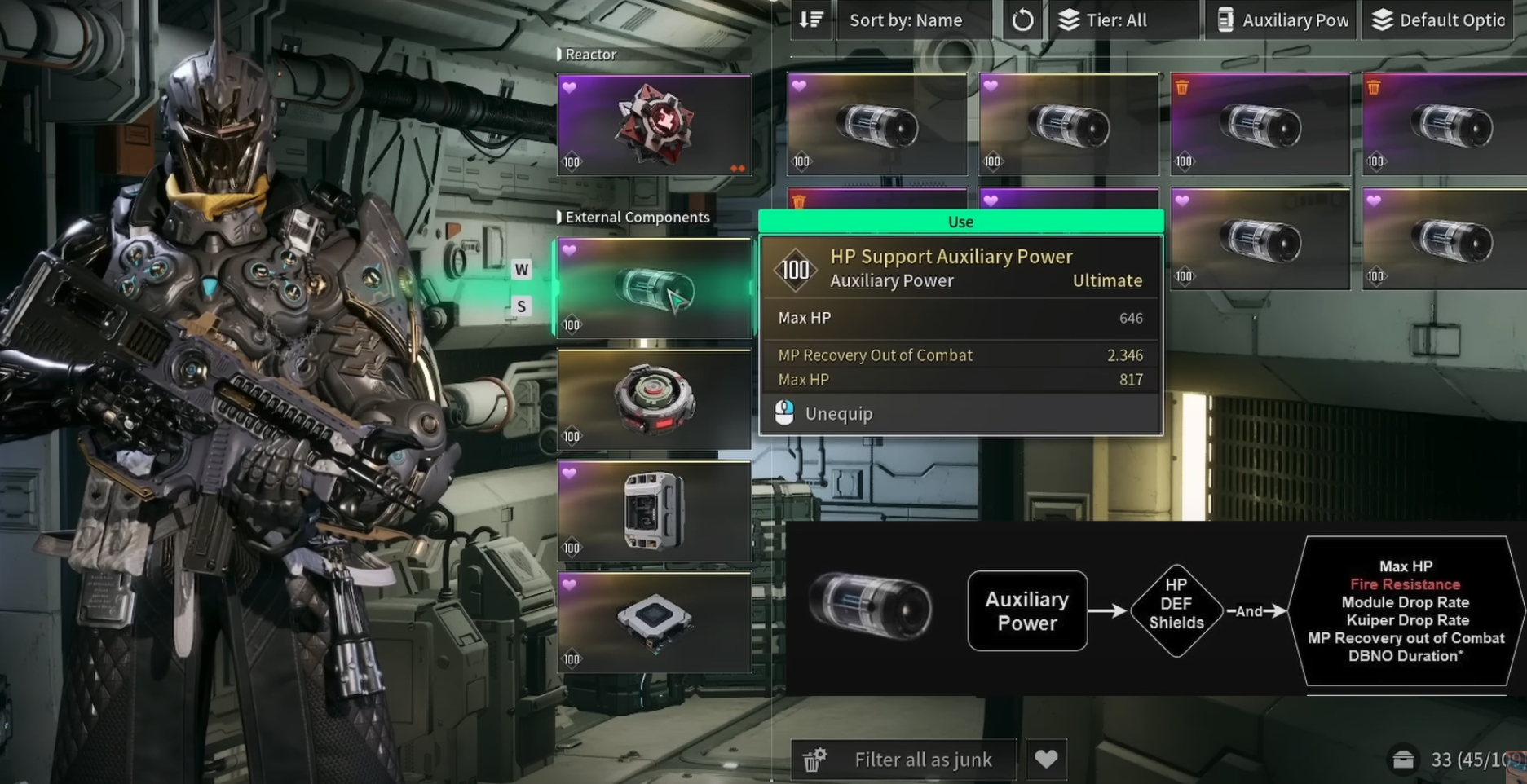The width and height of the screenshot is (1527, 784).
Task: Select the round sensor component slot
Action: (x=654, y=399)
